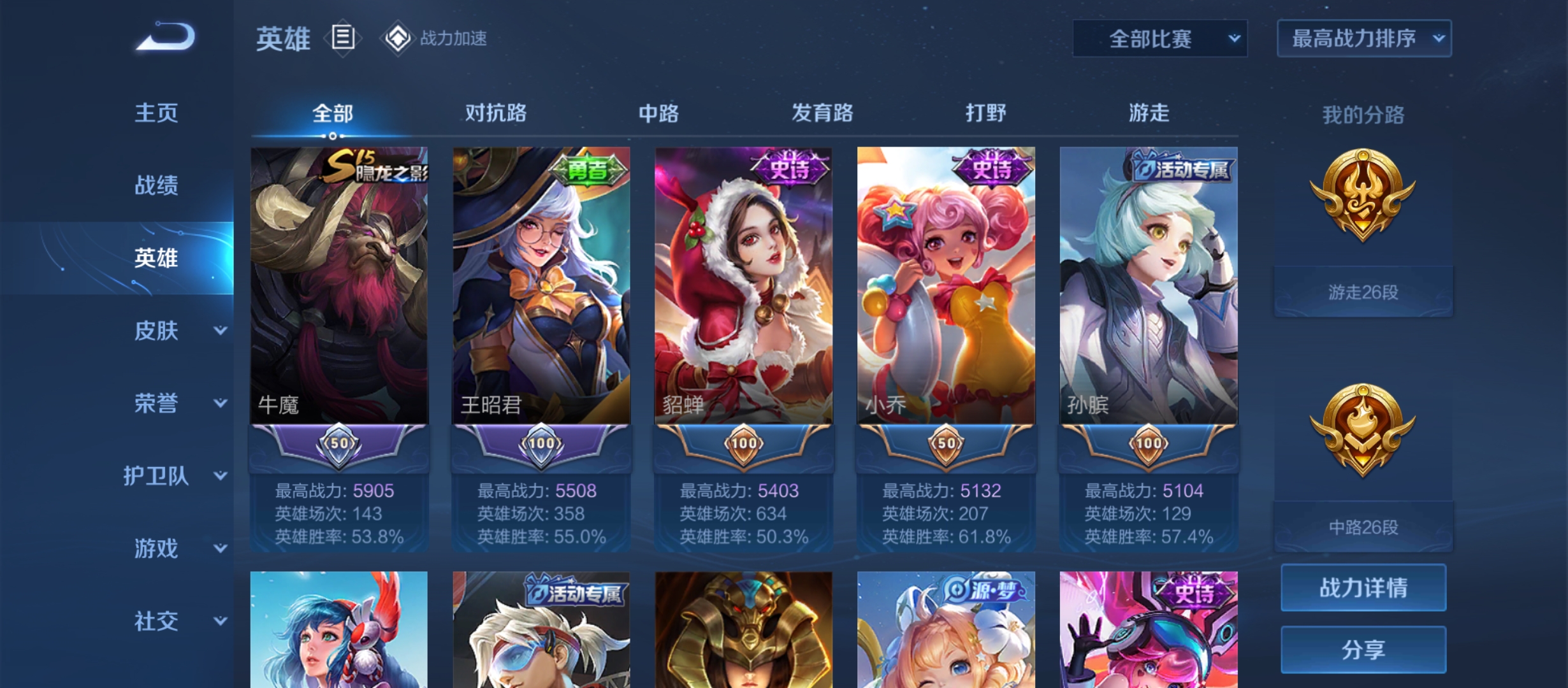
Task: Open the 全部比赛 match filter dropdown
Action: coord(1159,38)
